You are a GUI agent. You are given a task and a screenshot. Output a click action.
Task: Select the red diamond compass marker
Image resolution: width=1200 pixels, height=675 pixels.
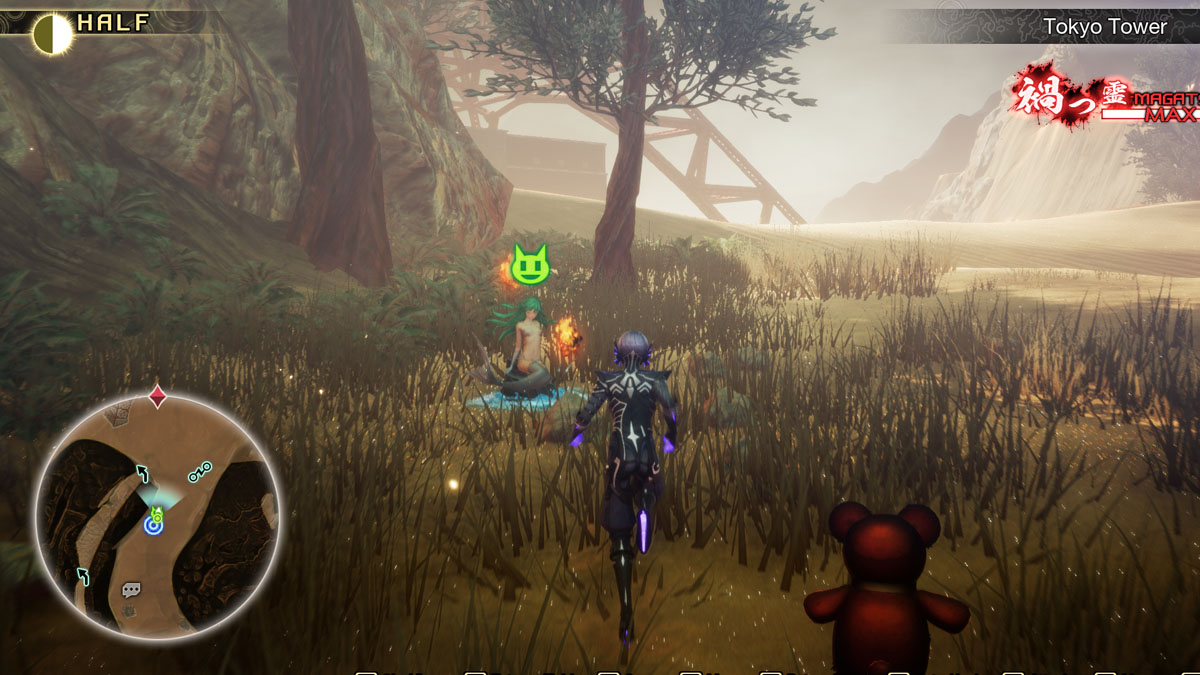(x=157, y=396)
